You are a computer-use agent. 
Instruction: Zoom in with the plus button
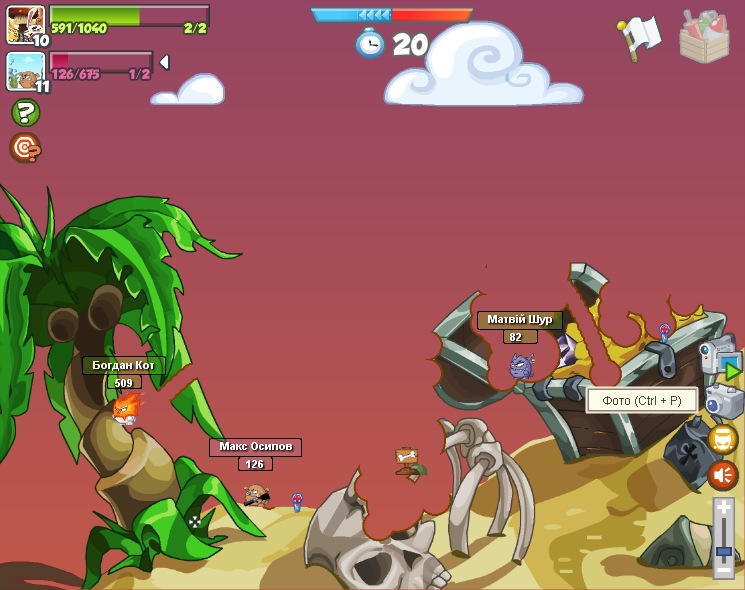point(724,508)
